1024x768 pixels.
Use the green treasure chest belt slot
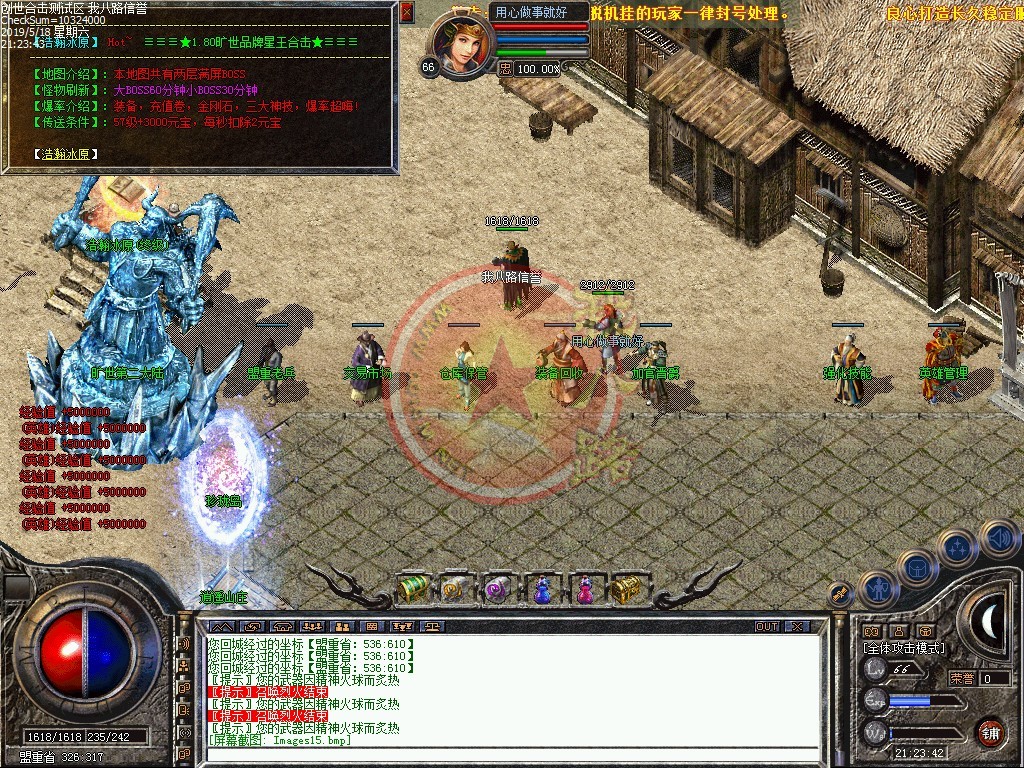pos(413,589)
